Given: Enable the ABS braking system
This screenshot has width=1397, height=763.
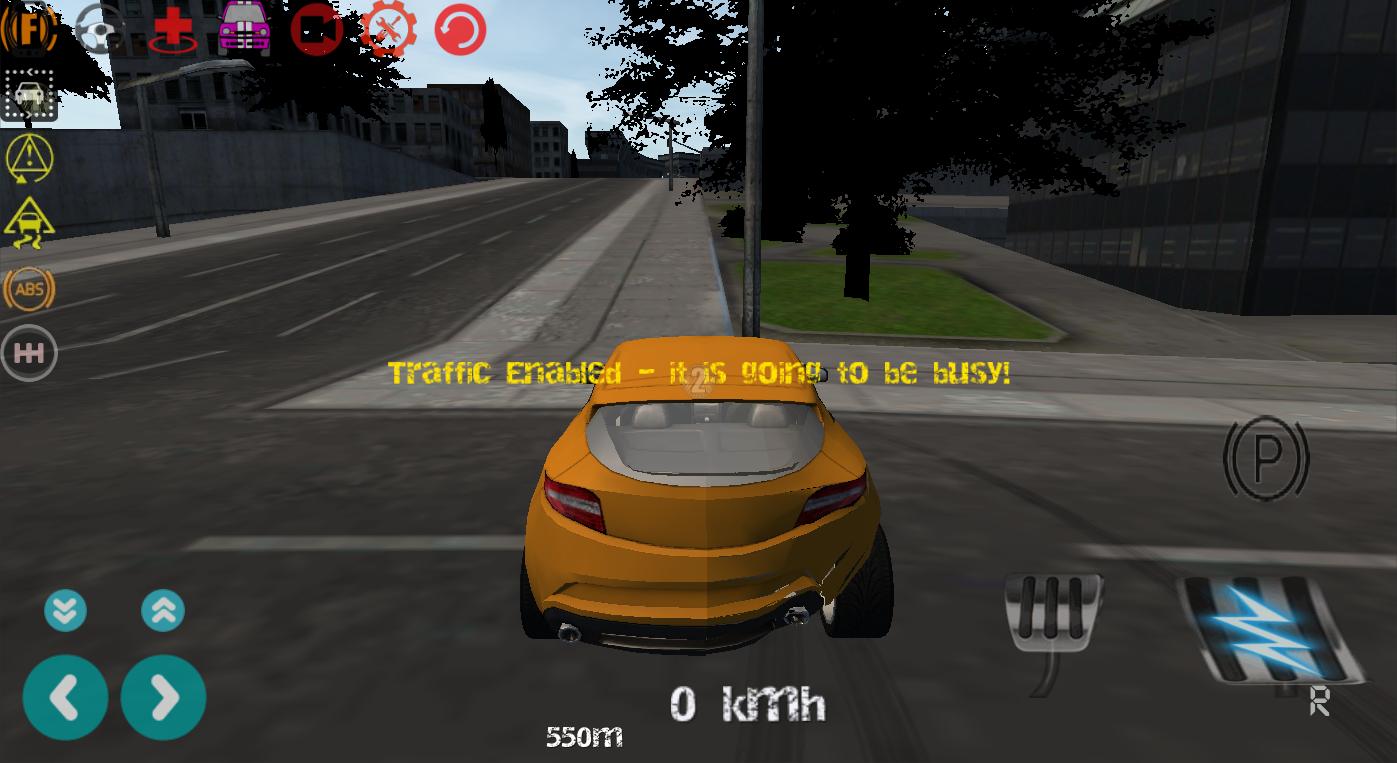Looking at the screenshot, I should [28, 289].
